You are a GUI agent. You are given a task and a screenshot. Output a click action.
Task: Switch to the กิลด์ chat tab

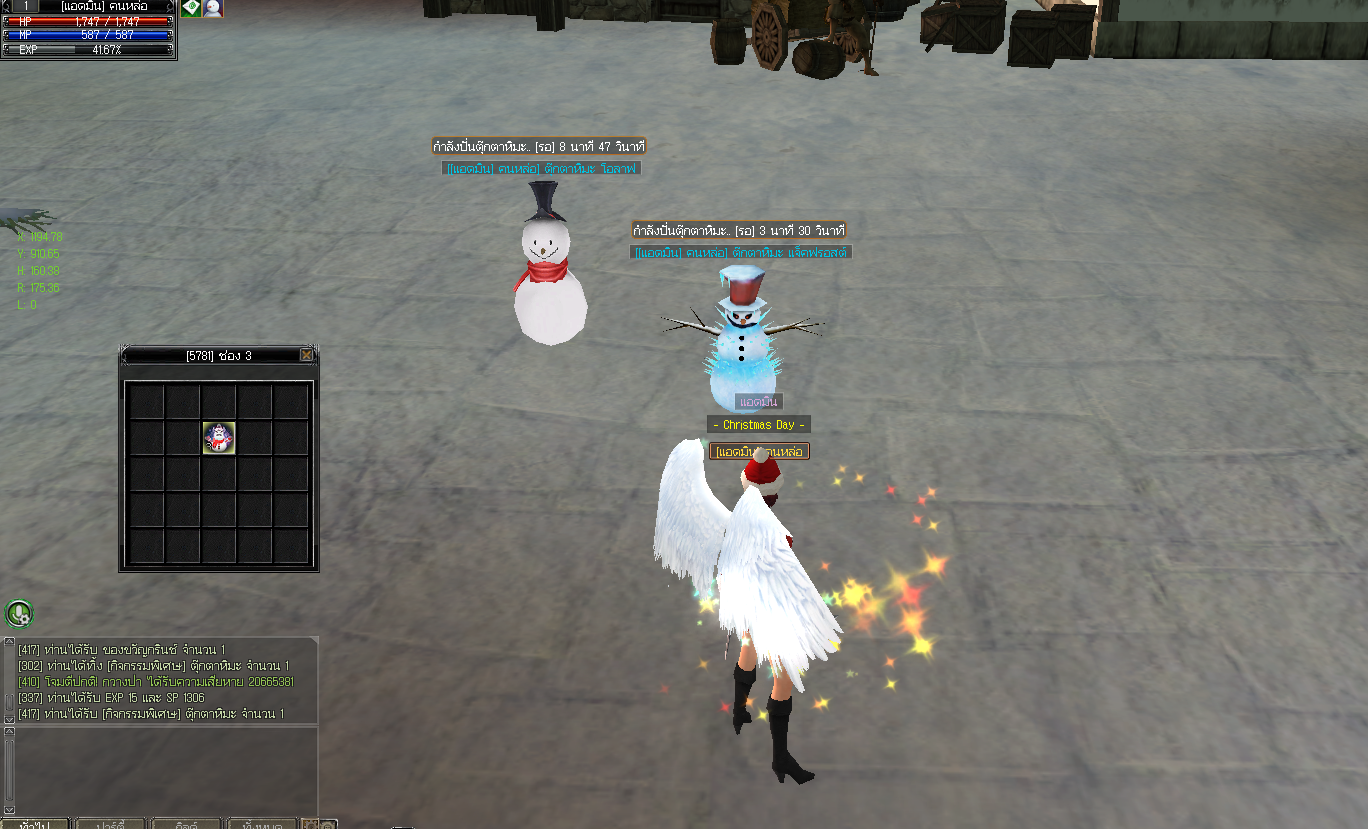coord(186,825)
